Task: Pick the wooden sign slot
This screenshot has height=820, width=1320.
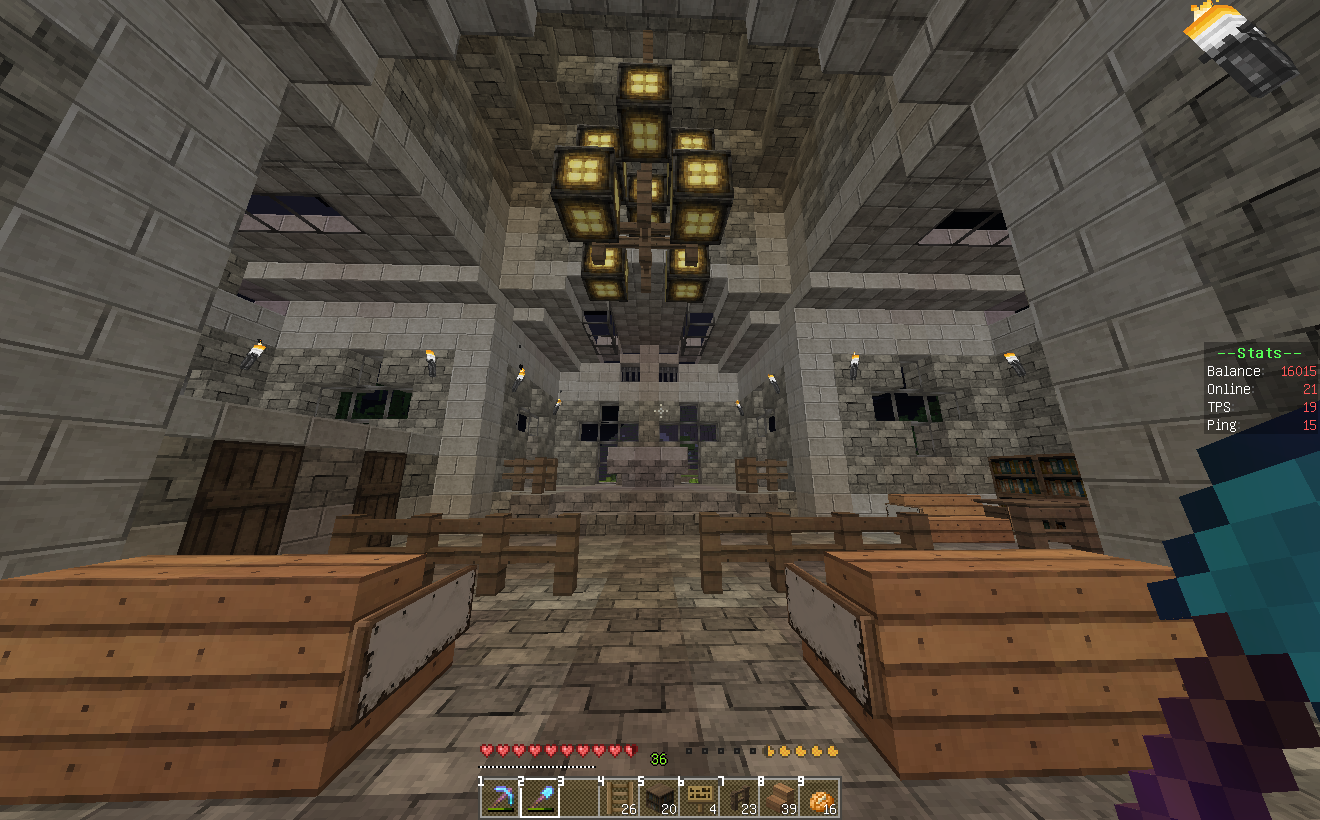Action: [699, 798]
